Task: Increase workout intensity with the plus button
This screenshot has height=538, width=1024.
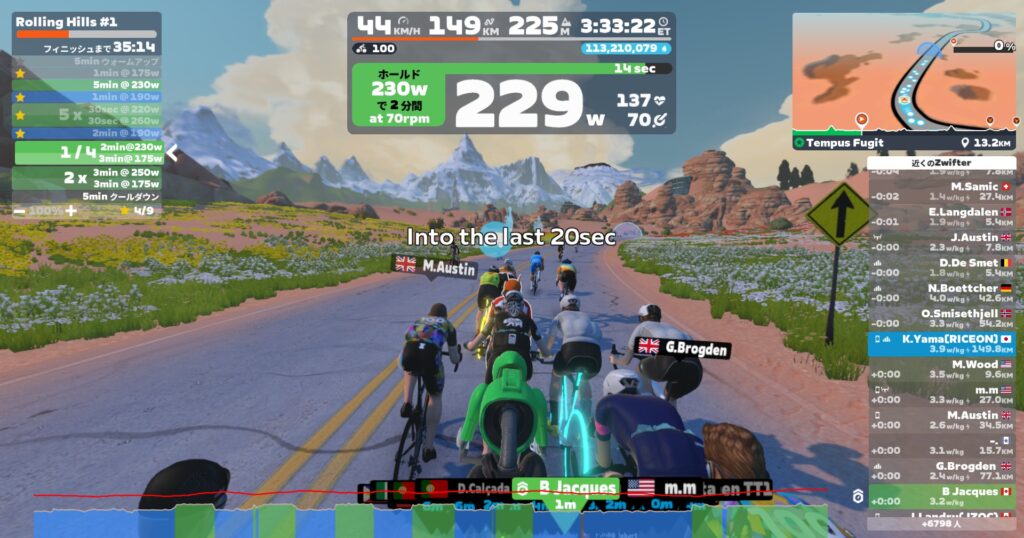Action: click(70, 211)
